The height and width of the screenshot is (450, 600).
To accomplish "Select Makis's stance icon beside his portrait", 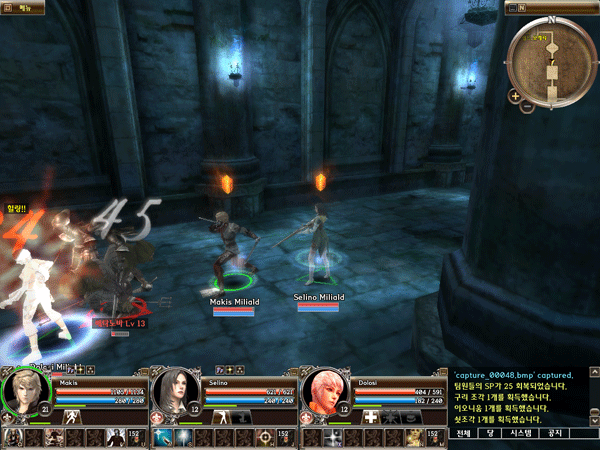I will 71,415.
